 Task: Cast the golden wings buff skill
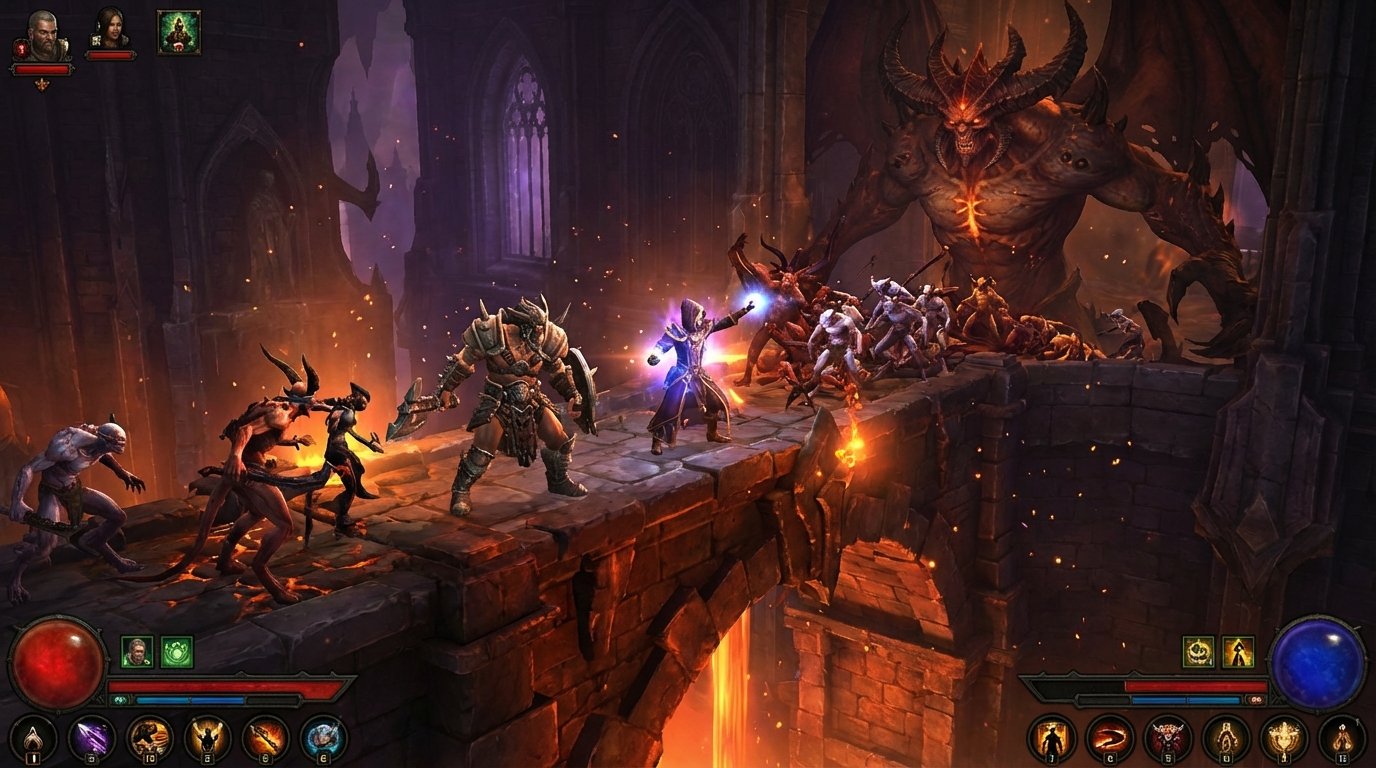[206, 738]
